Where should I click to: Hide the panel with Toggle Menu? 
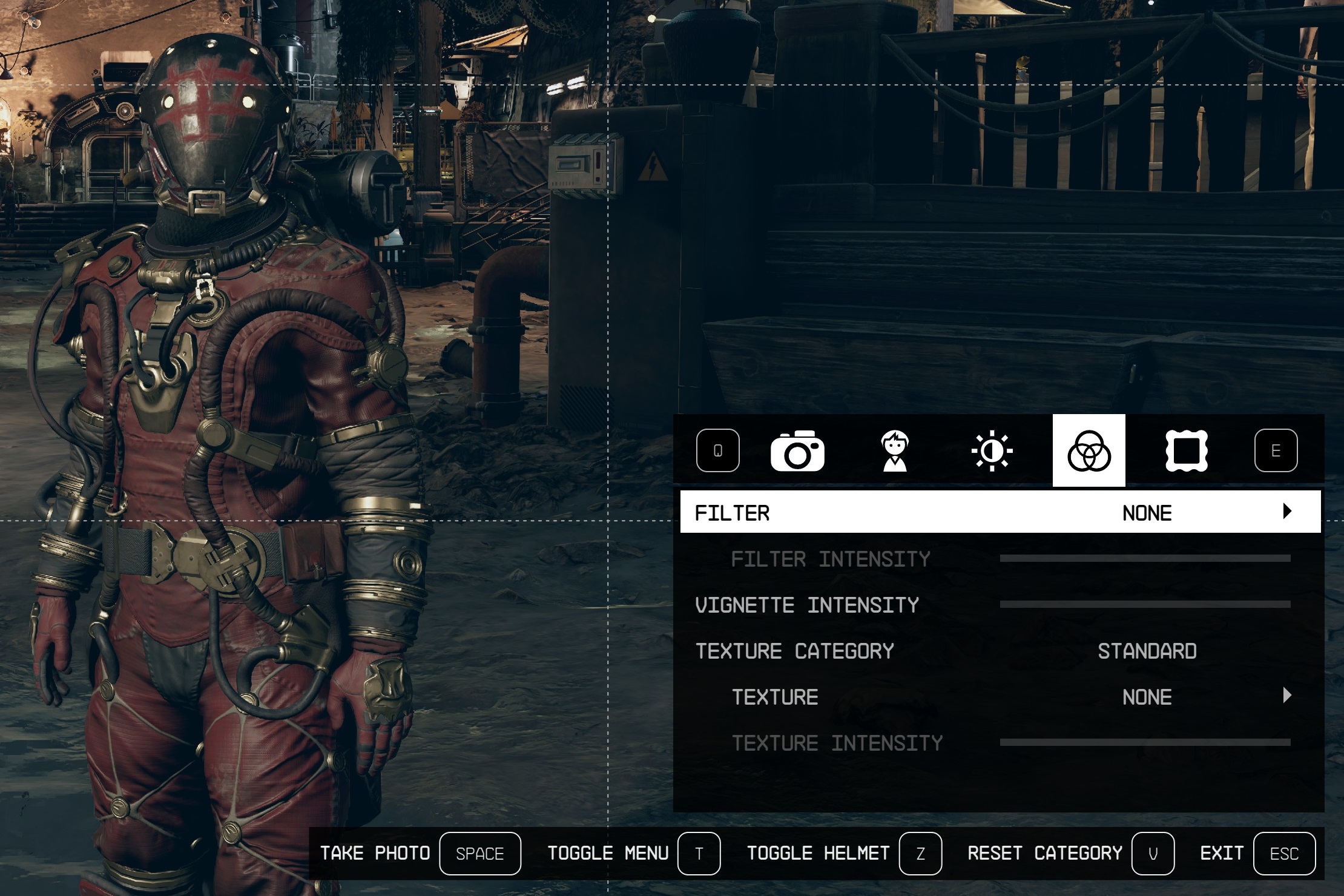(x=699, y=854)
